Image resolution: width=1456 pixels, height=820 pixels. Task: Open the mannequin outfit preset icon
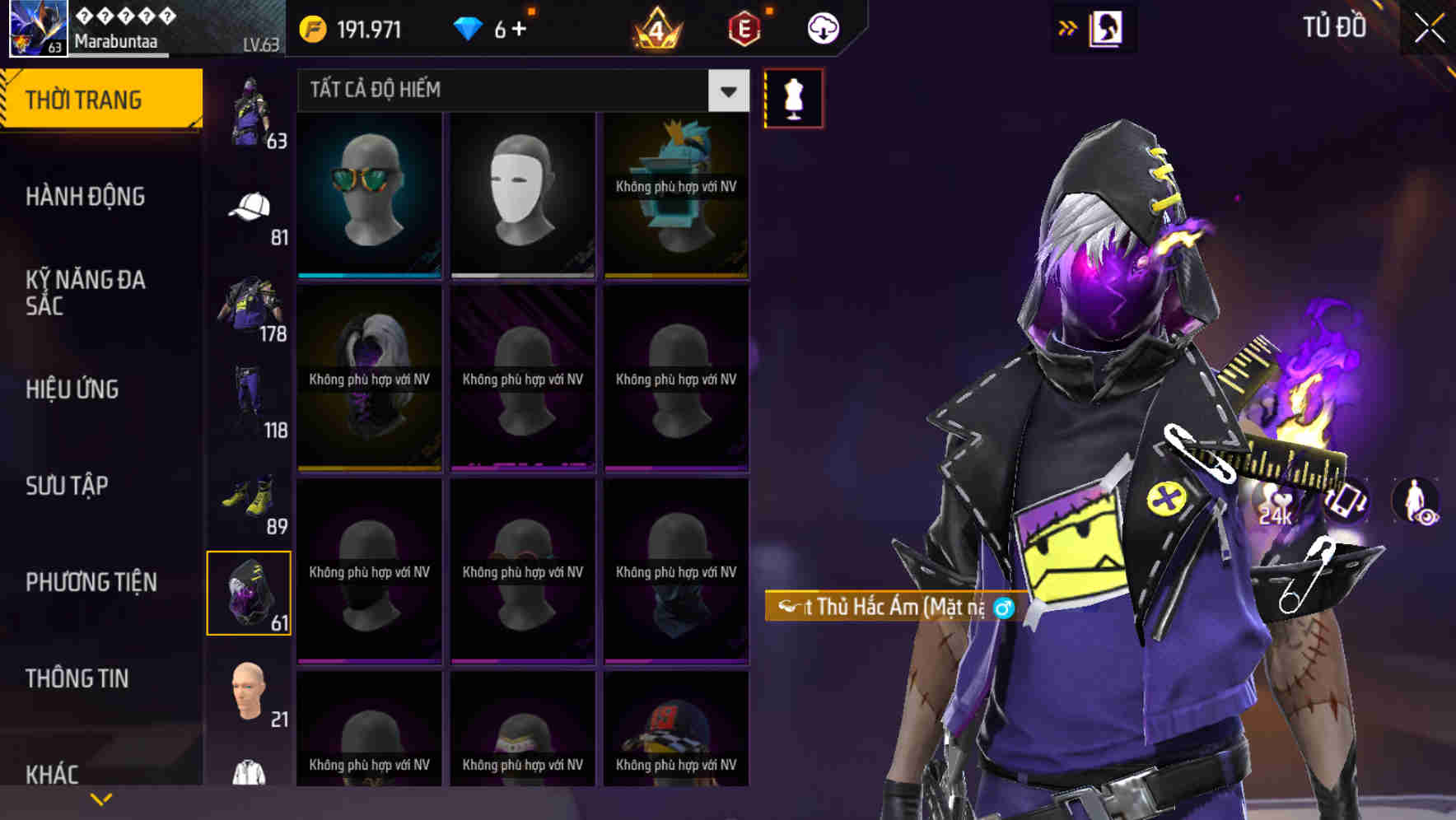tap(793, 98)
